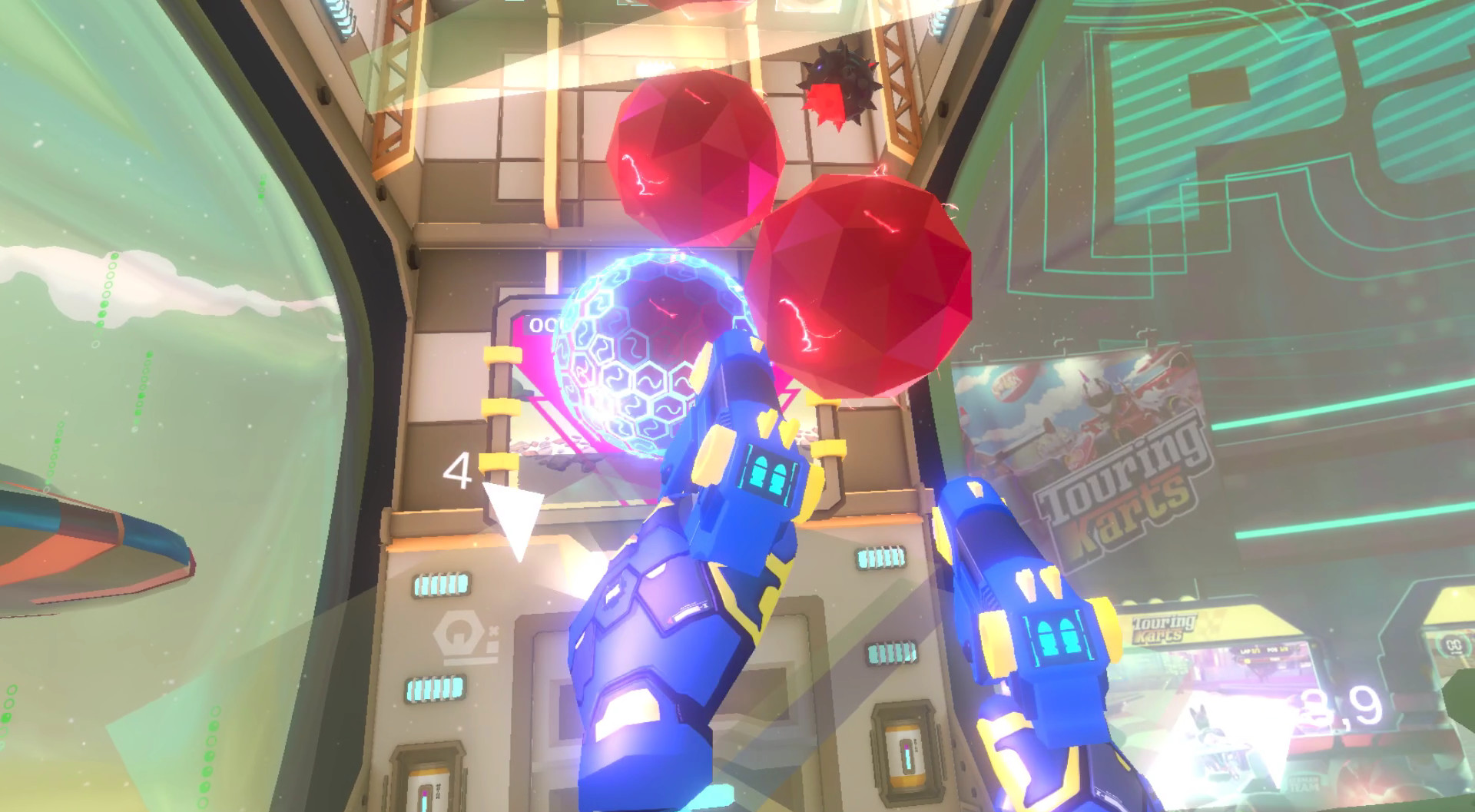1475x812 pixels.
Task: Click the circular 00 timer on the right monitor
Action: 1454,644
